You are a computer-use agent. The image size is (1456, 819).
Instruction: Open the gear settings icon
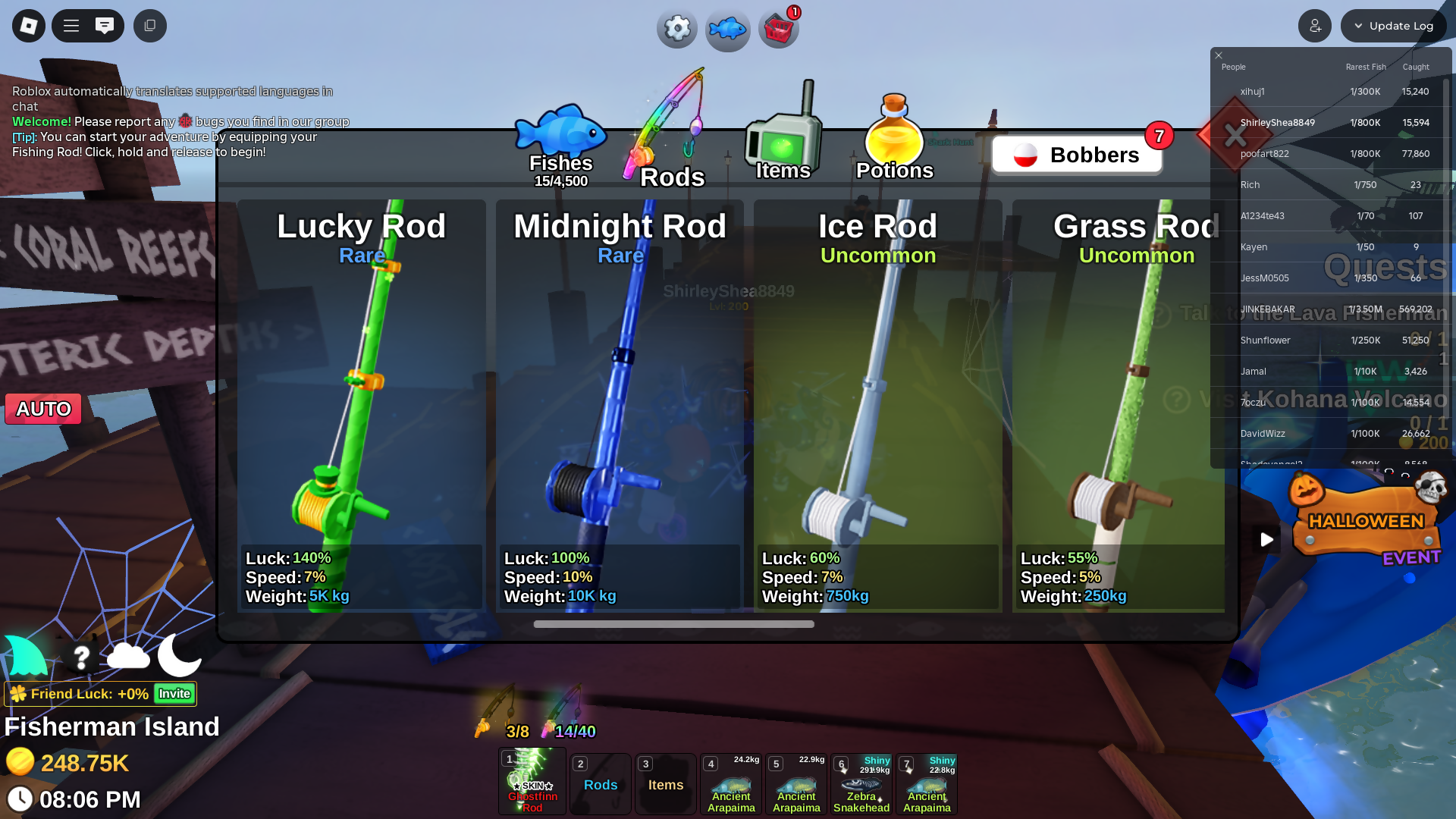(676, 29)
